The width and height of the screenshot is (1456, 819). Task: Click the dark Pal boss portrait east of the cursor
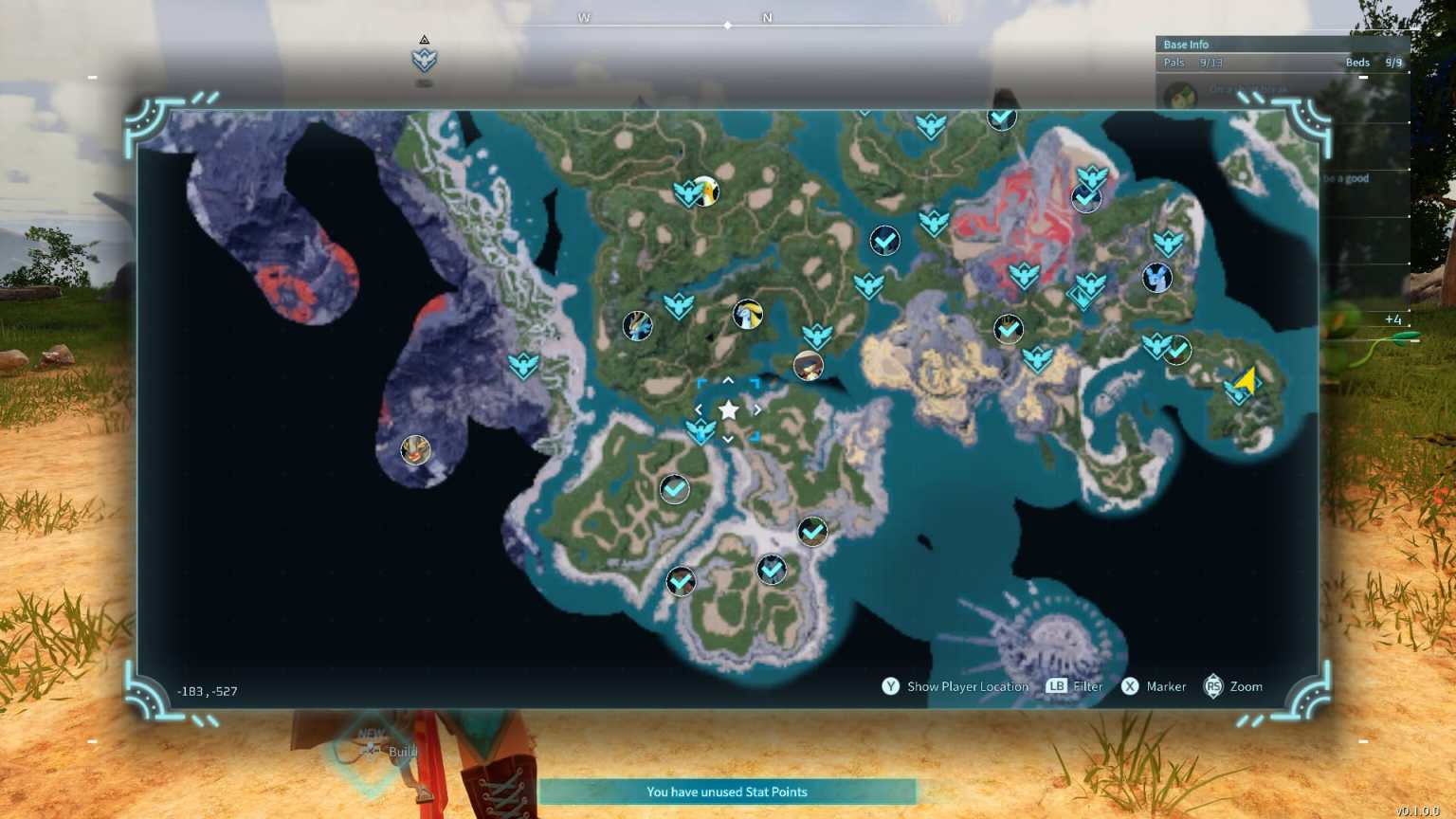coord(808,366)
